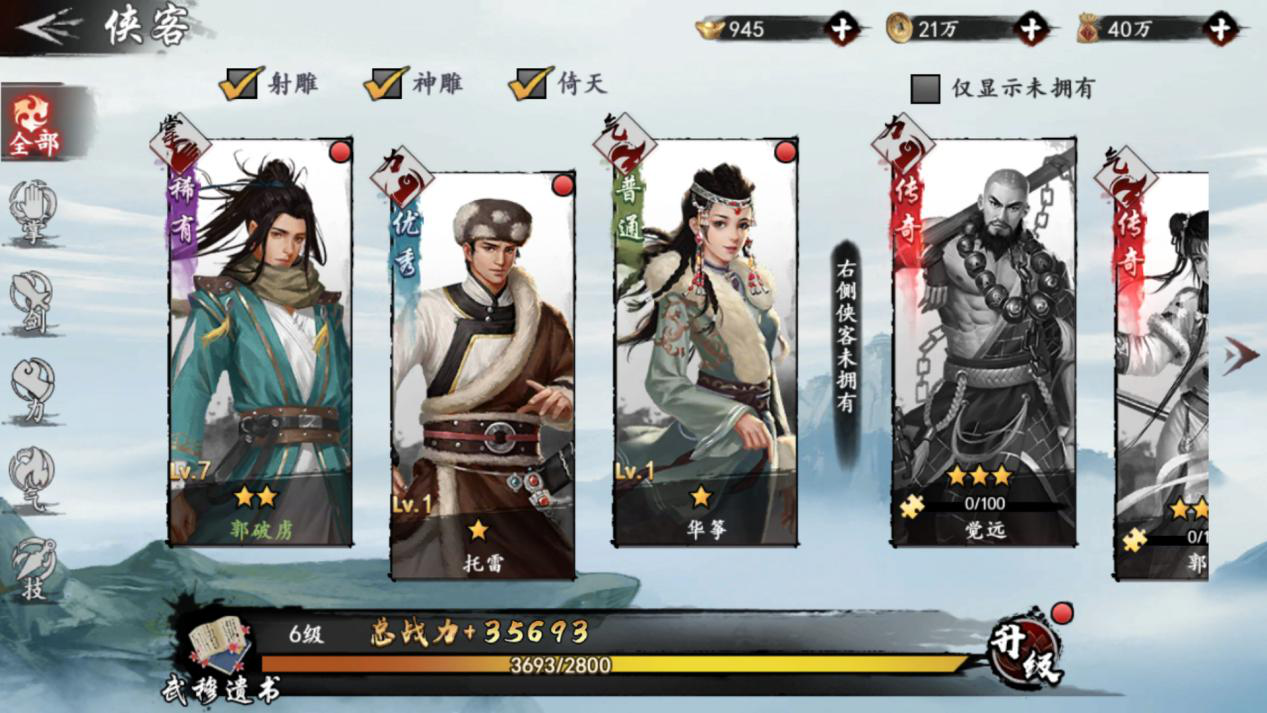Switch to the 力 strength category tab
Screen dimensions: 1267x713
pos(33,388)
